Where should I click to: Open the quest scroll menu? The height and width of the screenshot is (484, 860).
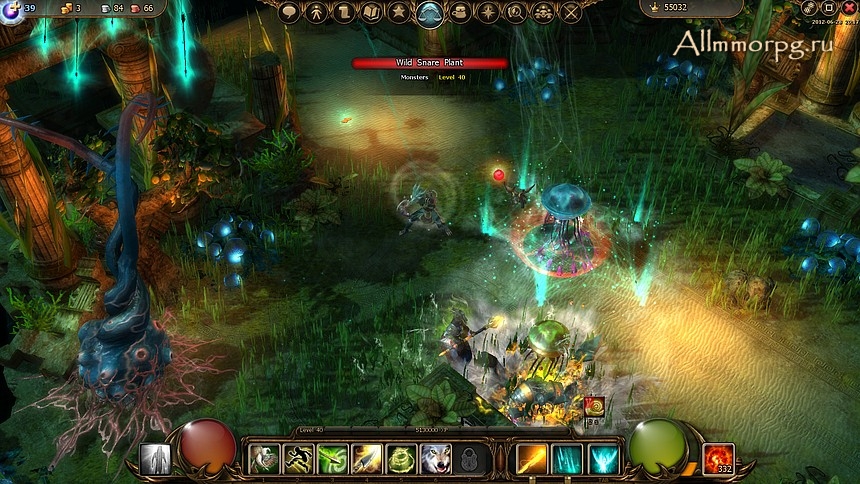coord(344,12)
